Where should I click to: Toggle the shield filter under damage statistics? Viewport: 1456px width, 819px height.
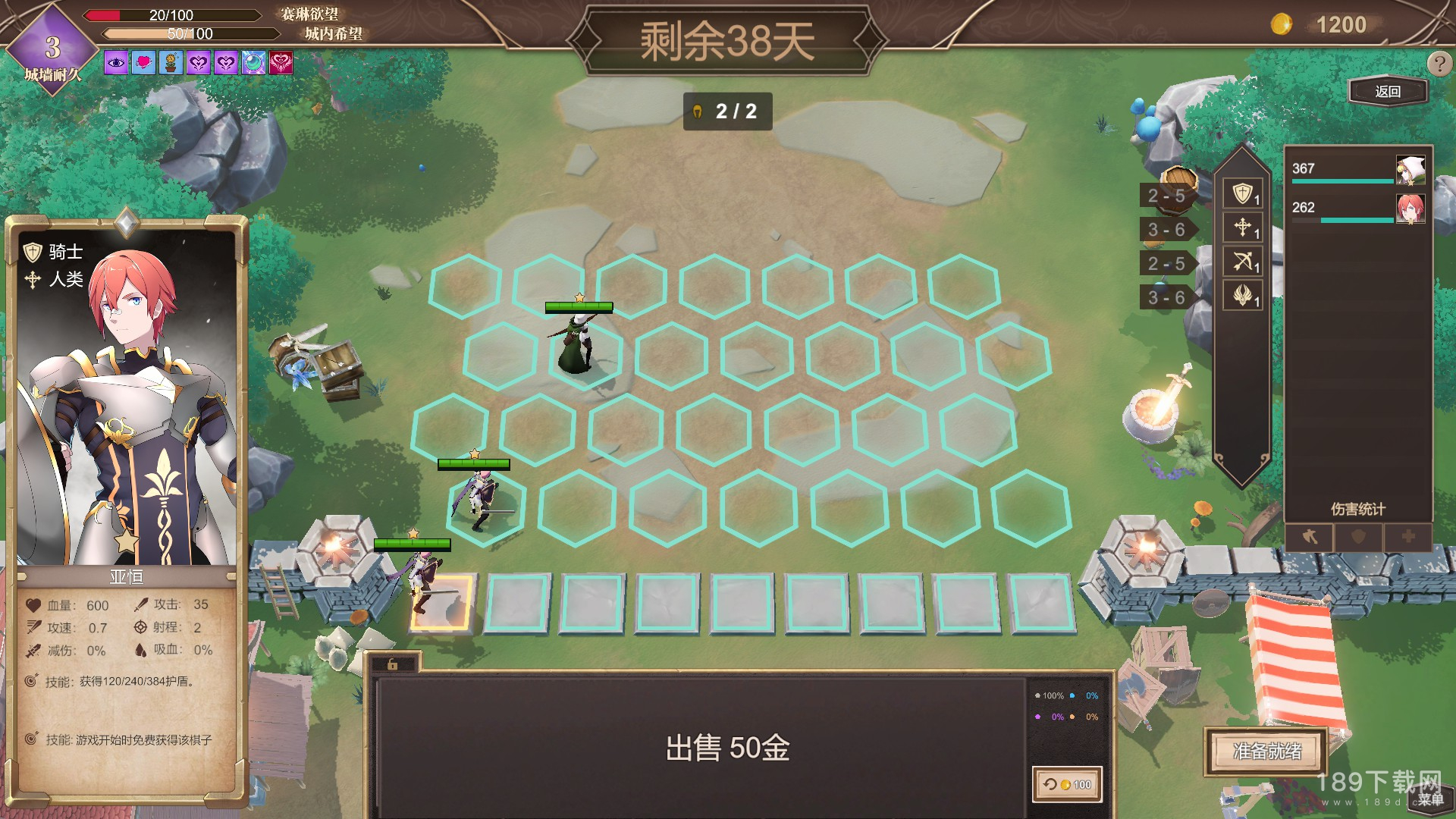(1358, 538)
